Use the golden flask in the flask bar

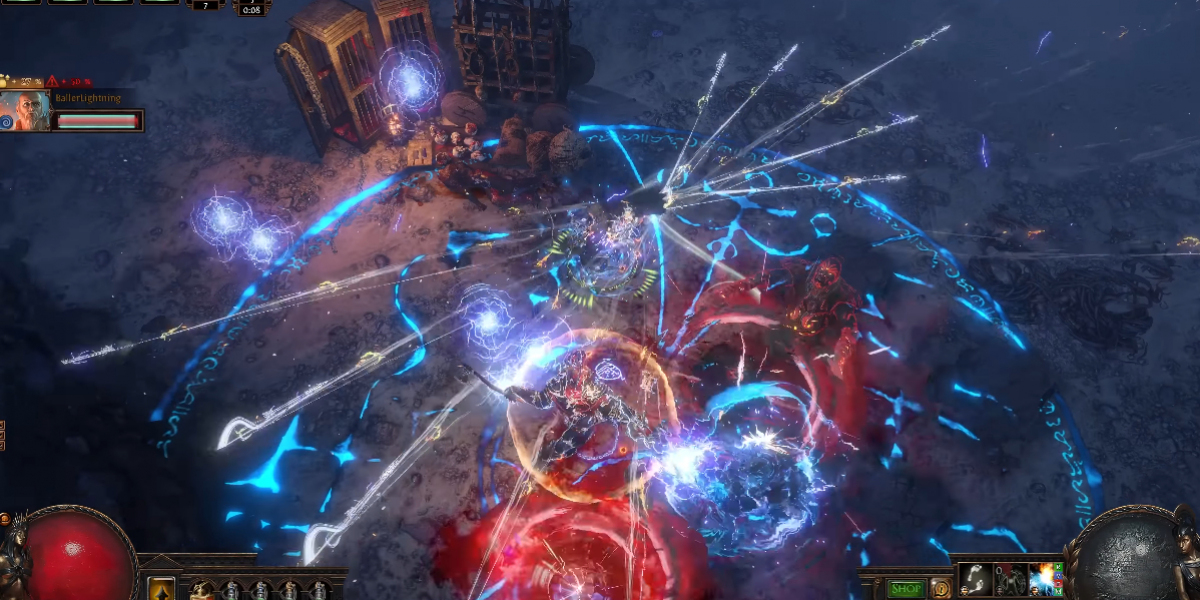(x=203, y=589)
